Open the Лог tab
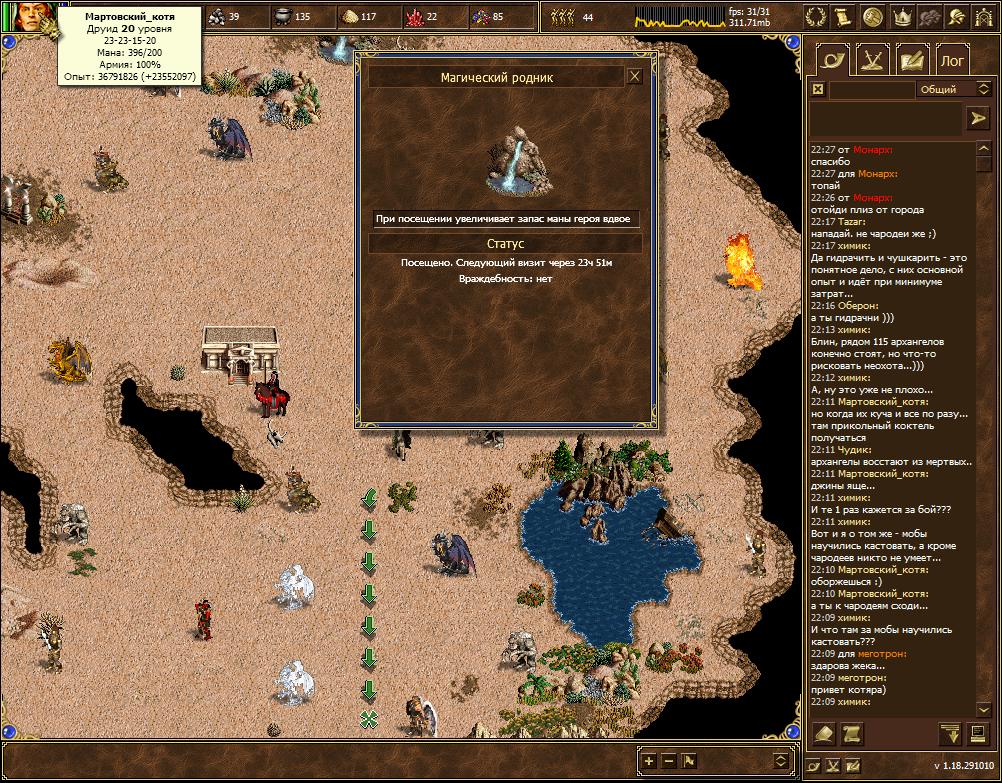The height and width of the screenshot is (783, 1002). point(951,60)
